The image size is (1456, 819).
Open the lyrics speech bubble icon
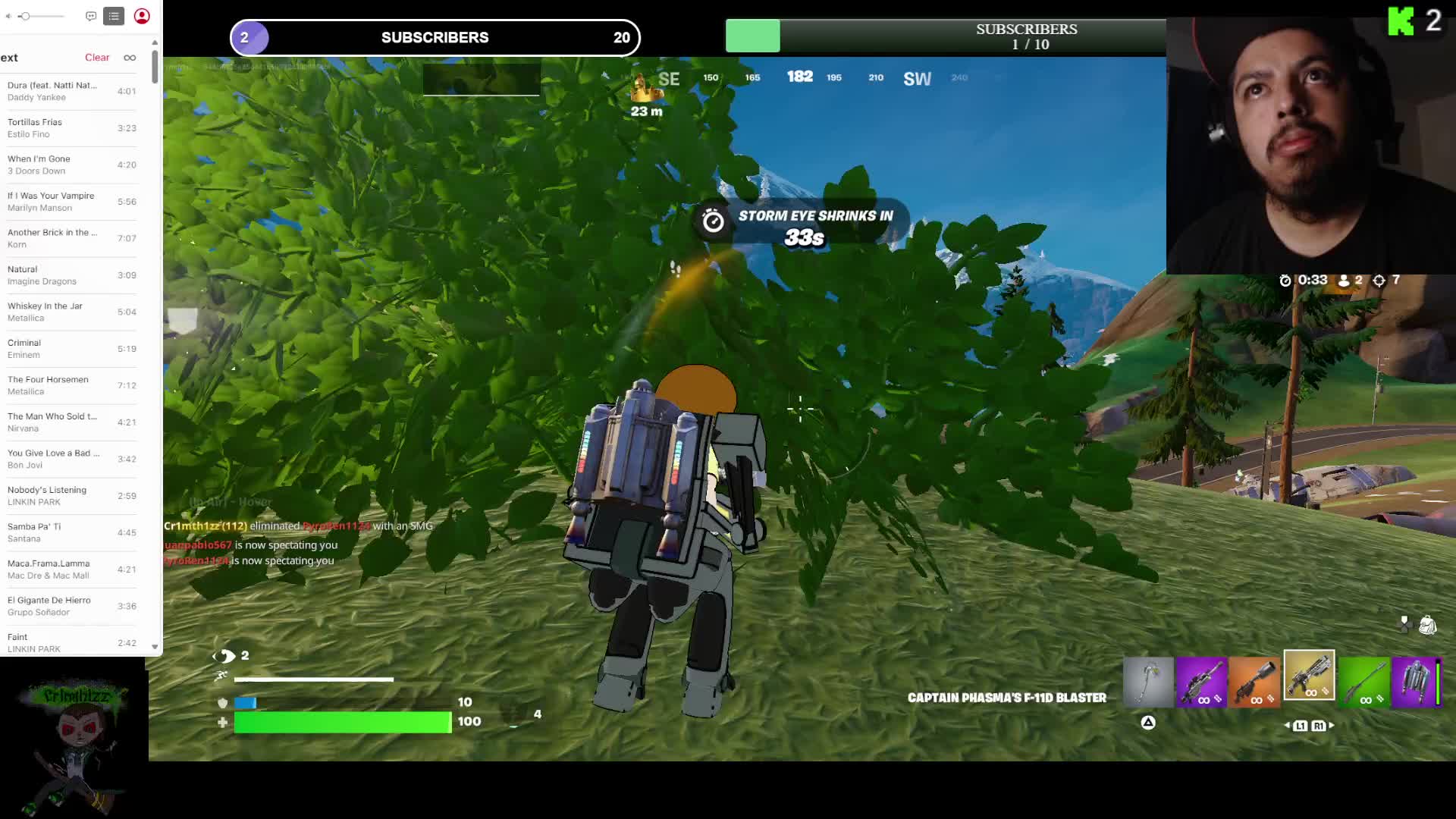tap(91, 16)
